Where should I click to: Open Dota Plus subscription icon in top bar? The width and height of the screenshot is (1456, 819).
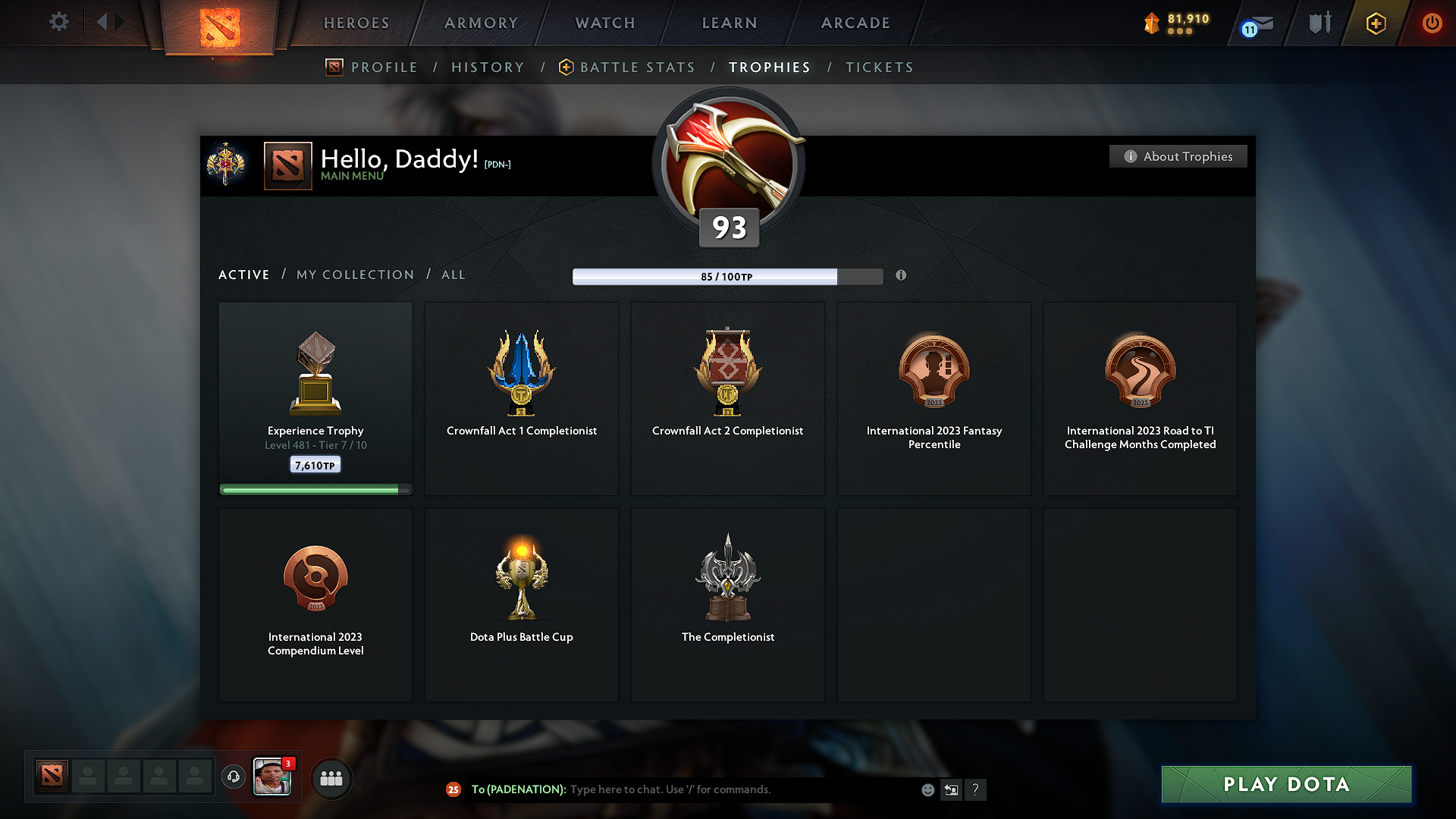(x=1375, y=24)
